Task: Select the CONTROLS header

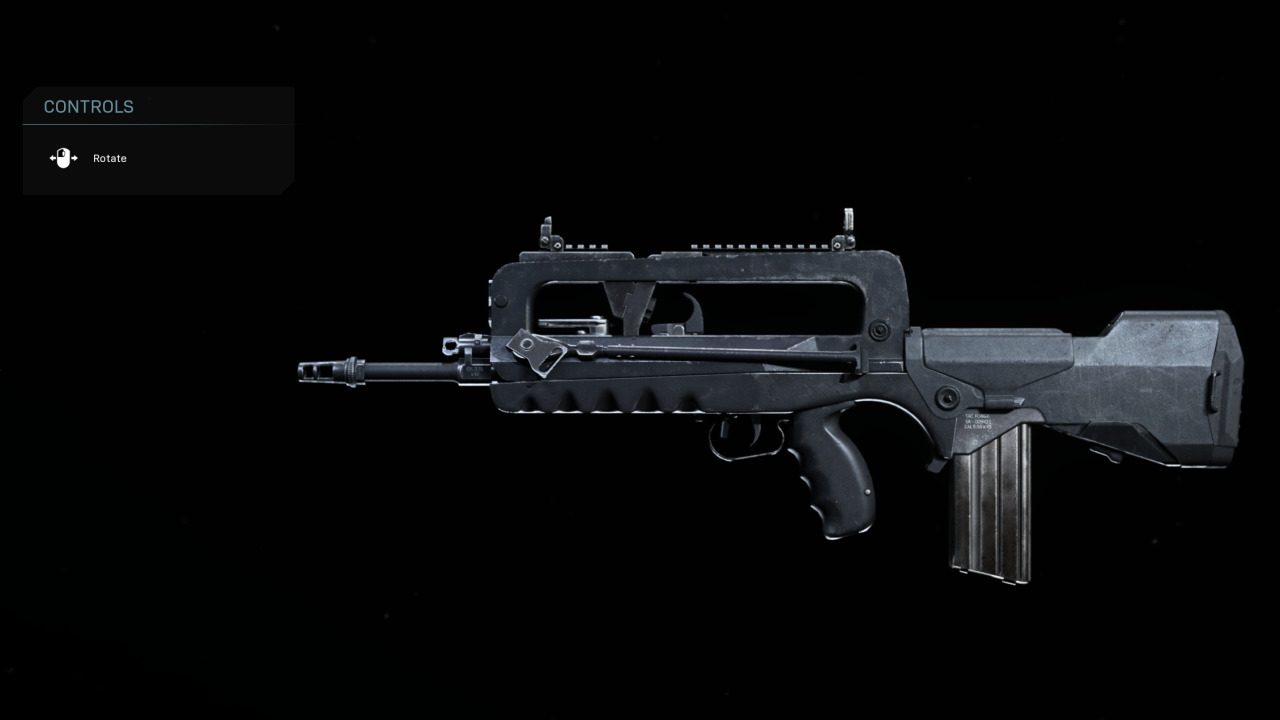Action: 88,106
